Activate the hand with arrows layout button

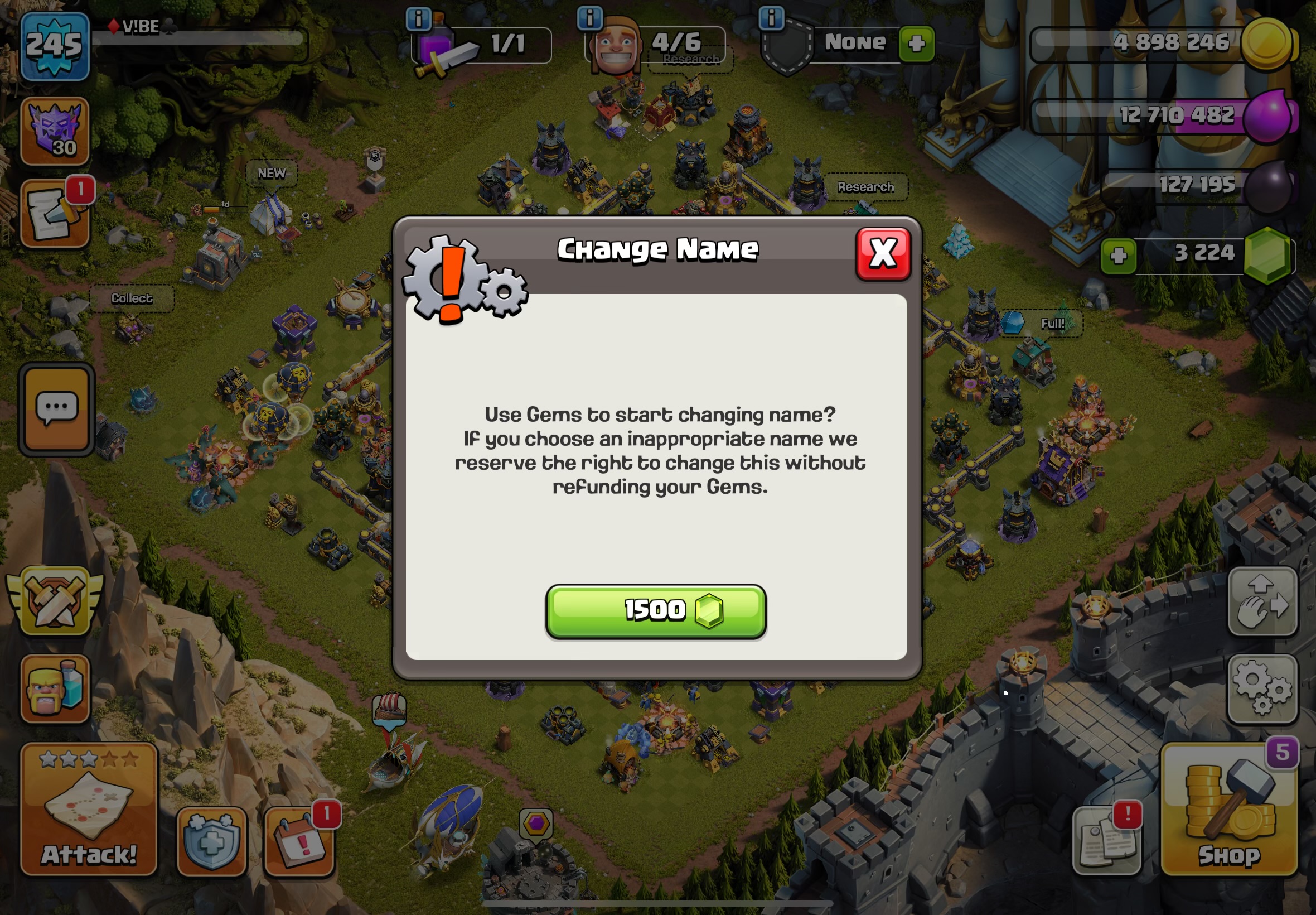[x=1262, y=601]
